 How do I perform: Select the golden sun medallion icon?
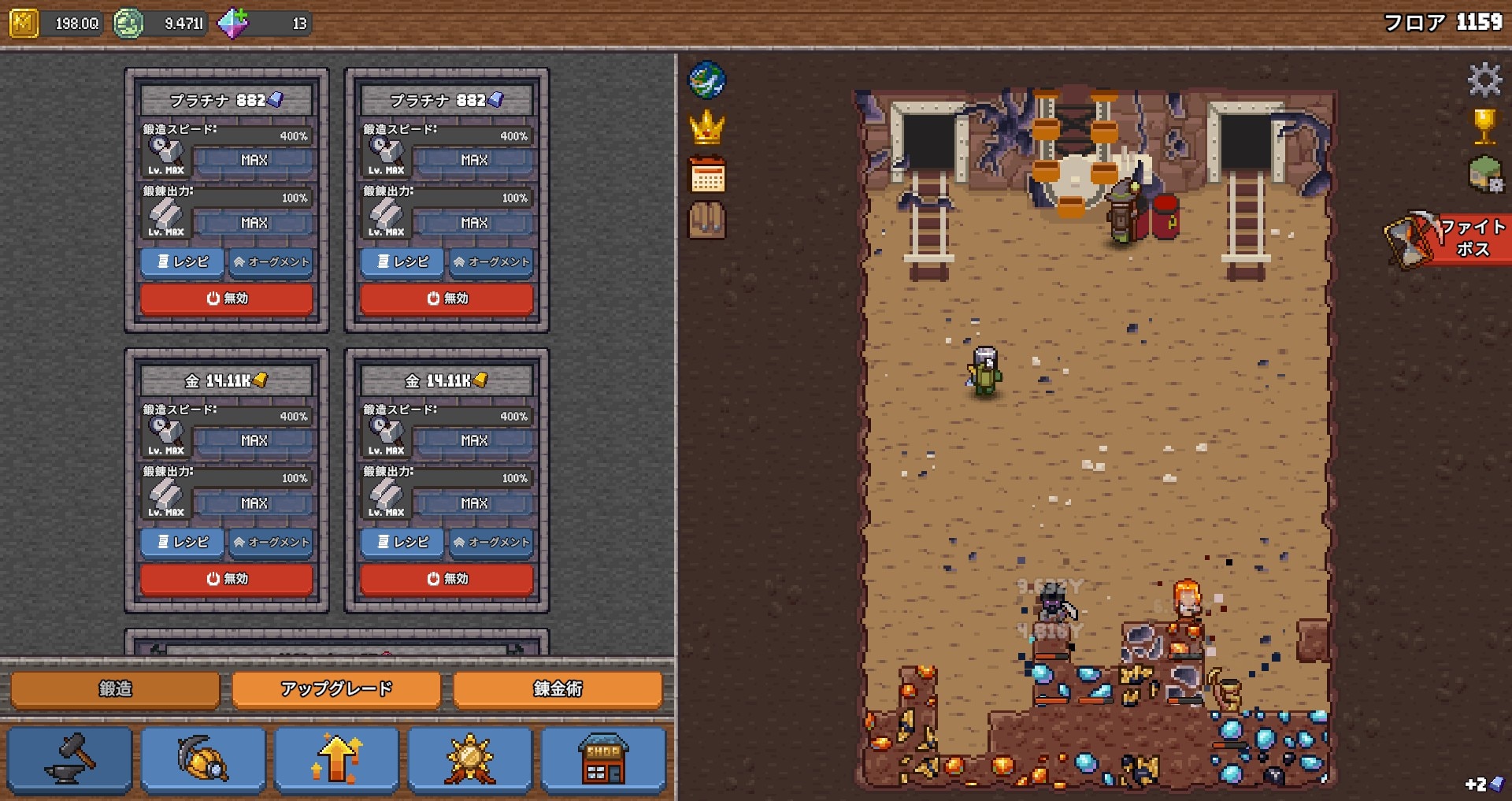coord(470,757)
